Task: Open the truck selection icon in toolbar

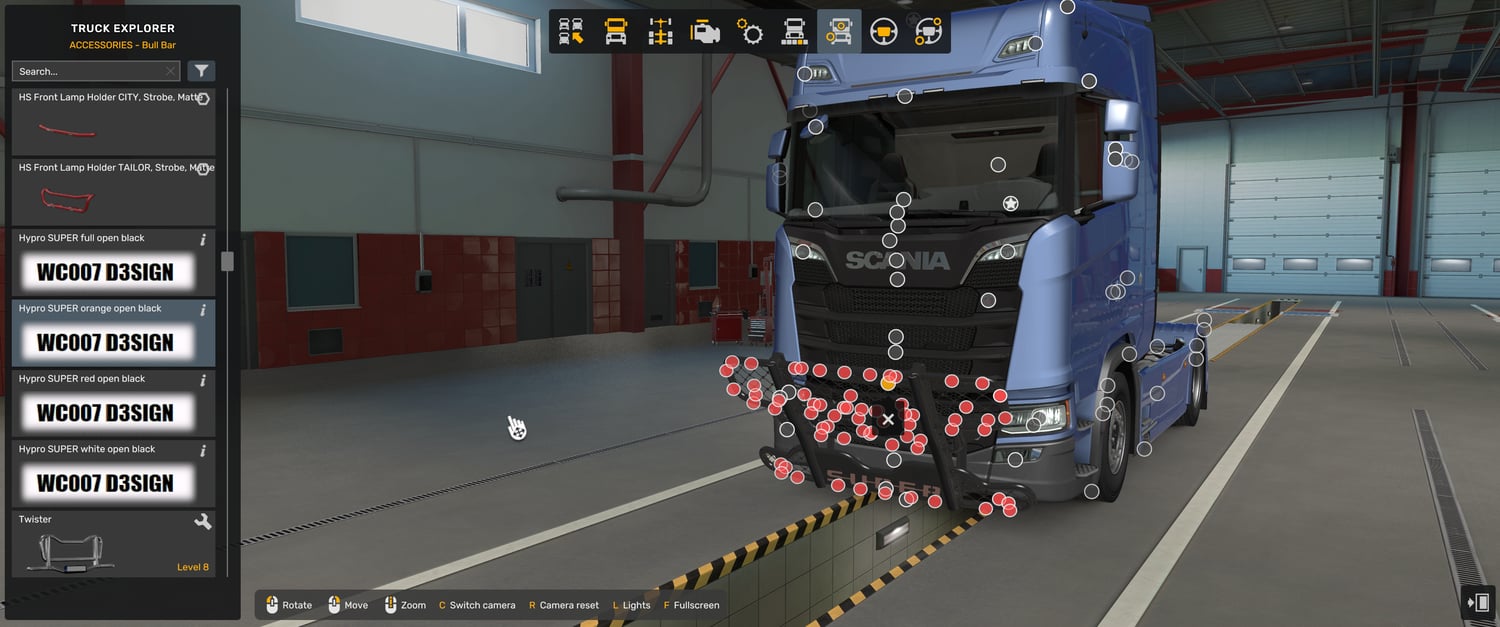Action: click(571, 32)
